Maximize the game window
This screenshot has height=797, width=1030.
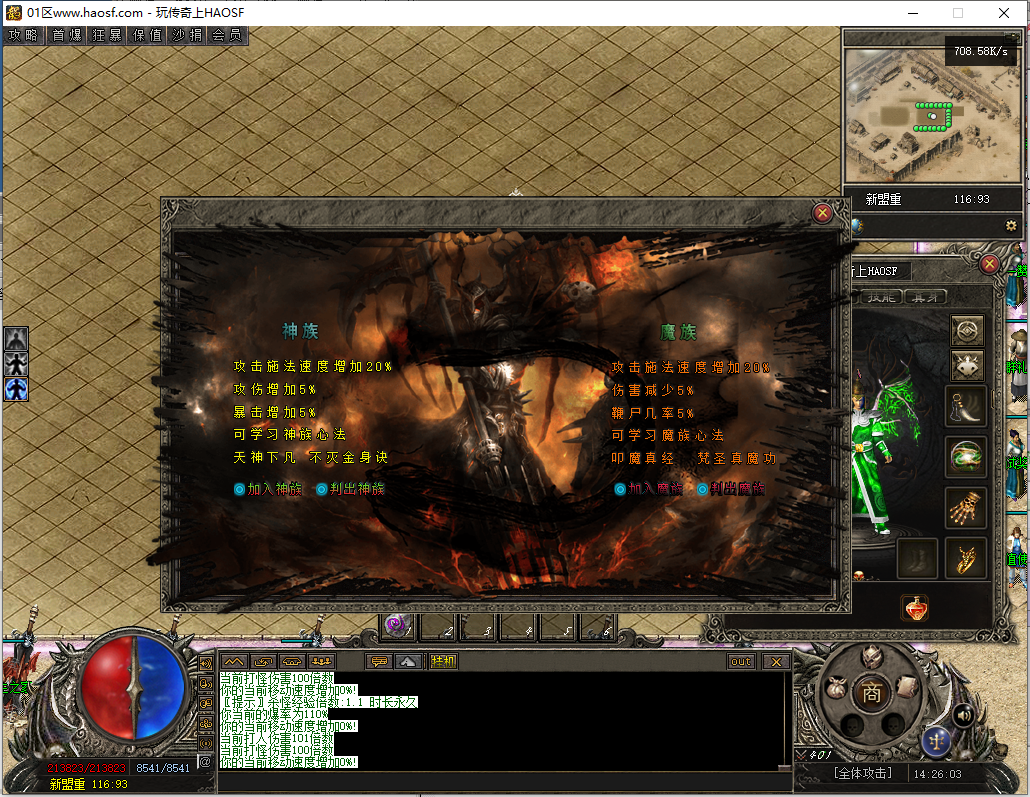pyautogui.click(x=958, y=13)
